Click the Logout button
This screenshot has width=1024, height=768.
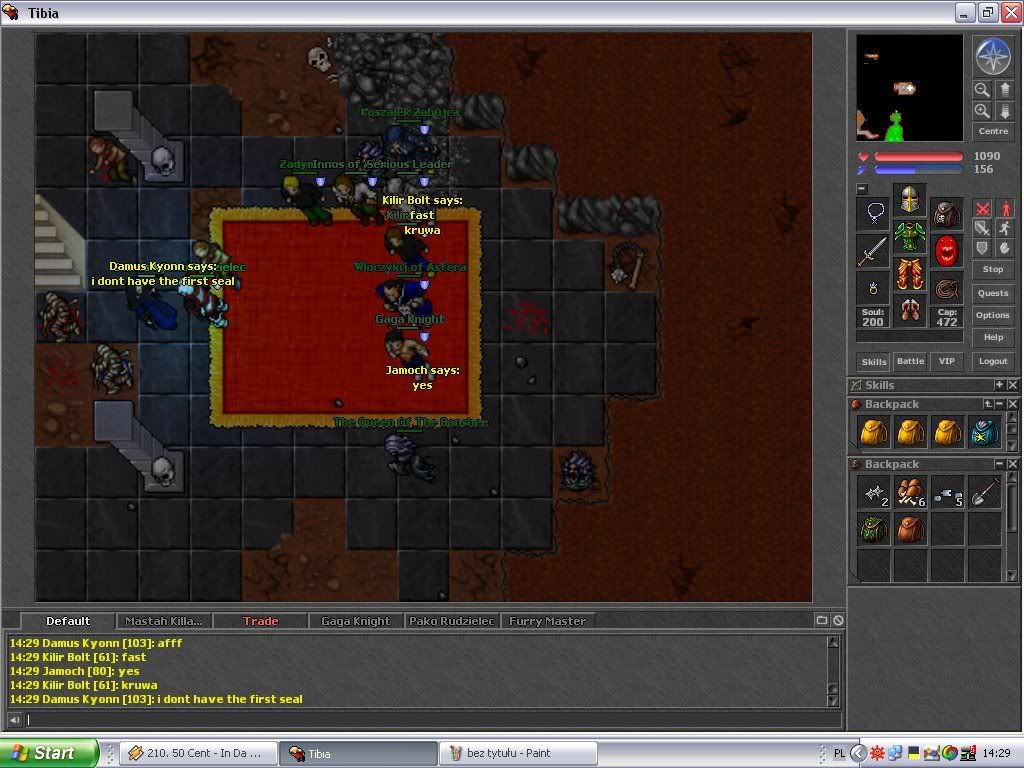coord(992,361)
